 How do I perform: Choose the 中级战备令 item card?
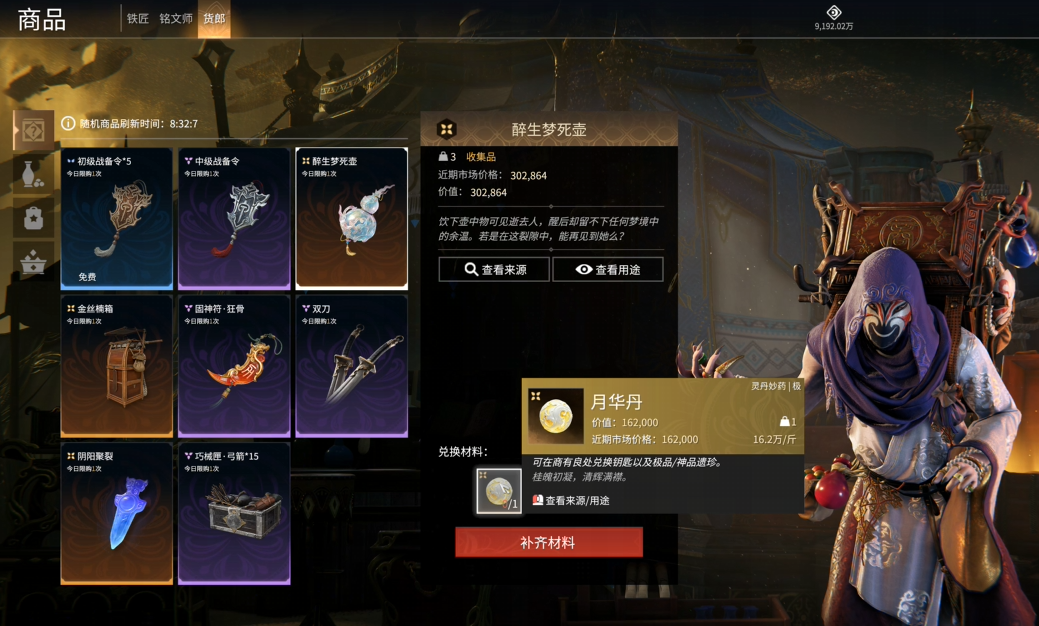[234, 219]
